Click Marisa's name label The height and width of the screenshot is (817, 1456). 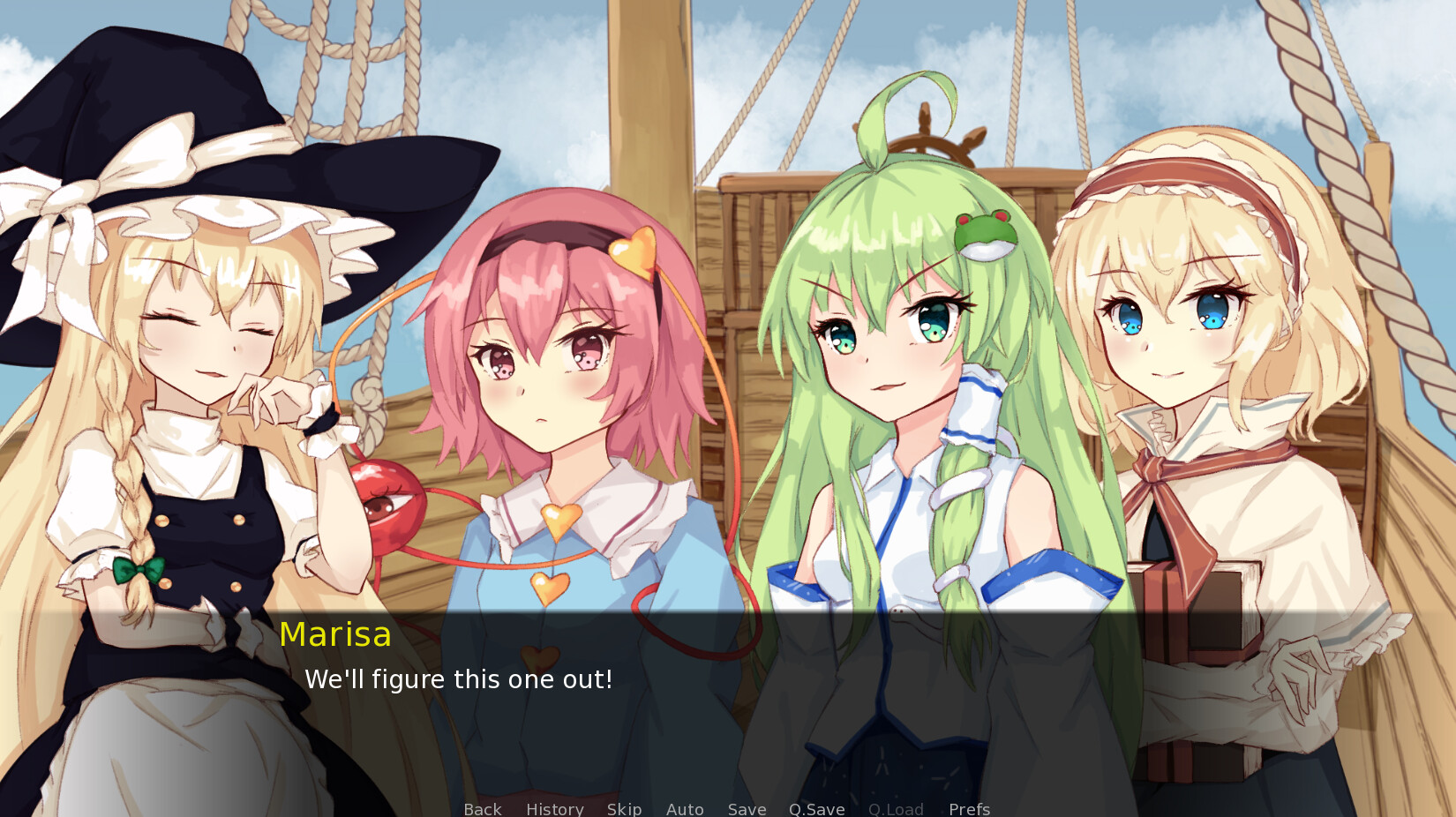pos(335,633)
